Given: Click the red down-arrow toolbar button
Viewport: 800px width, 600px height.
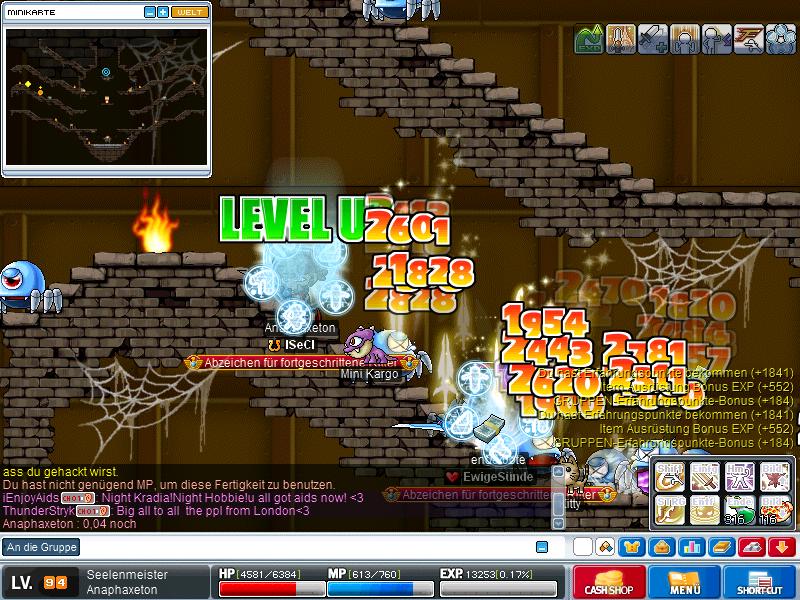Looking at the screenshot, I should pos(783,547).
